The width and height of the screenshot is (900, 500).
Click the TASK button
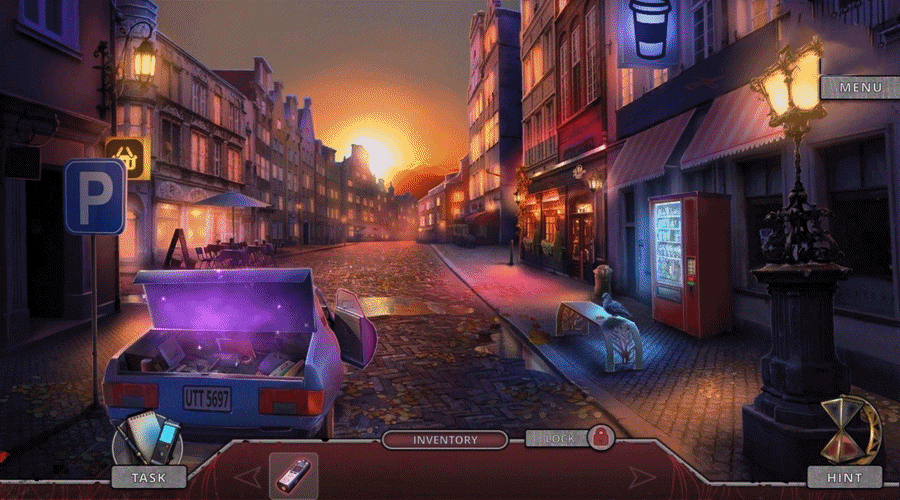[x=149, y=478]
